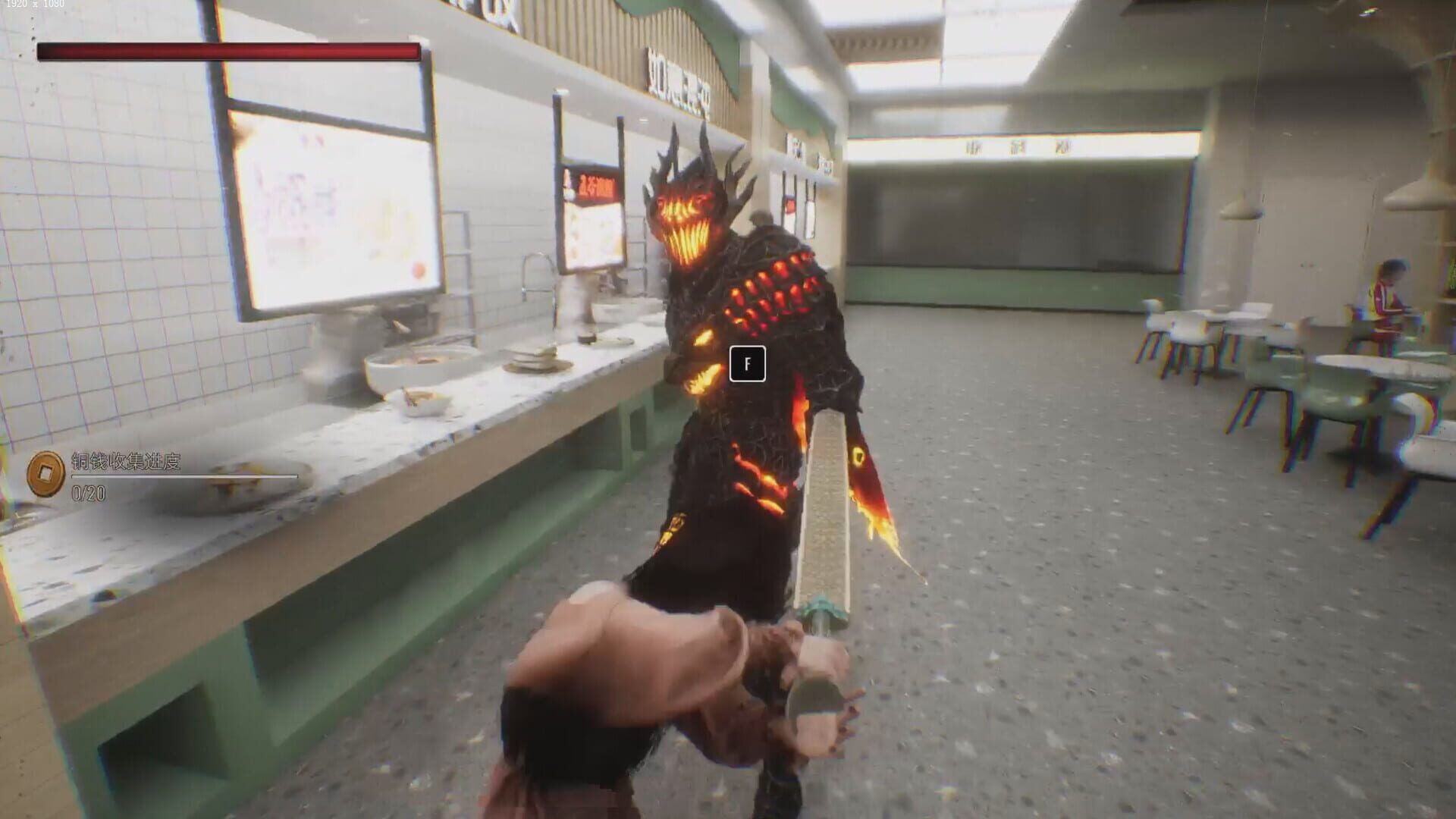Click the red health bar at top left
The image size is (1456, 819).
227,49
